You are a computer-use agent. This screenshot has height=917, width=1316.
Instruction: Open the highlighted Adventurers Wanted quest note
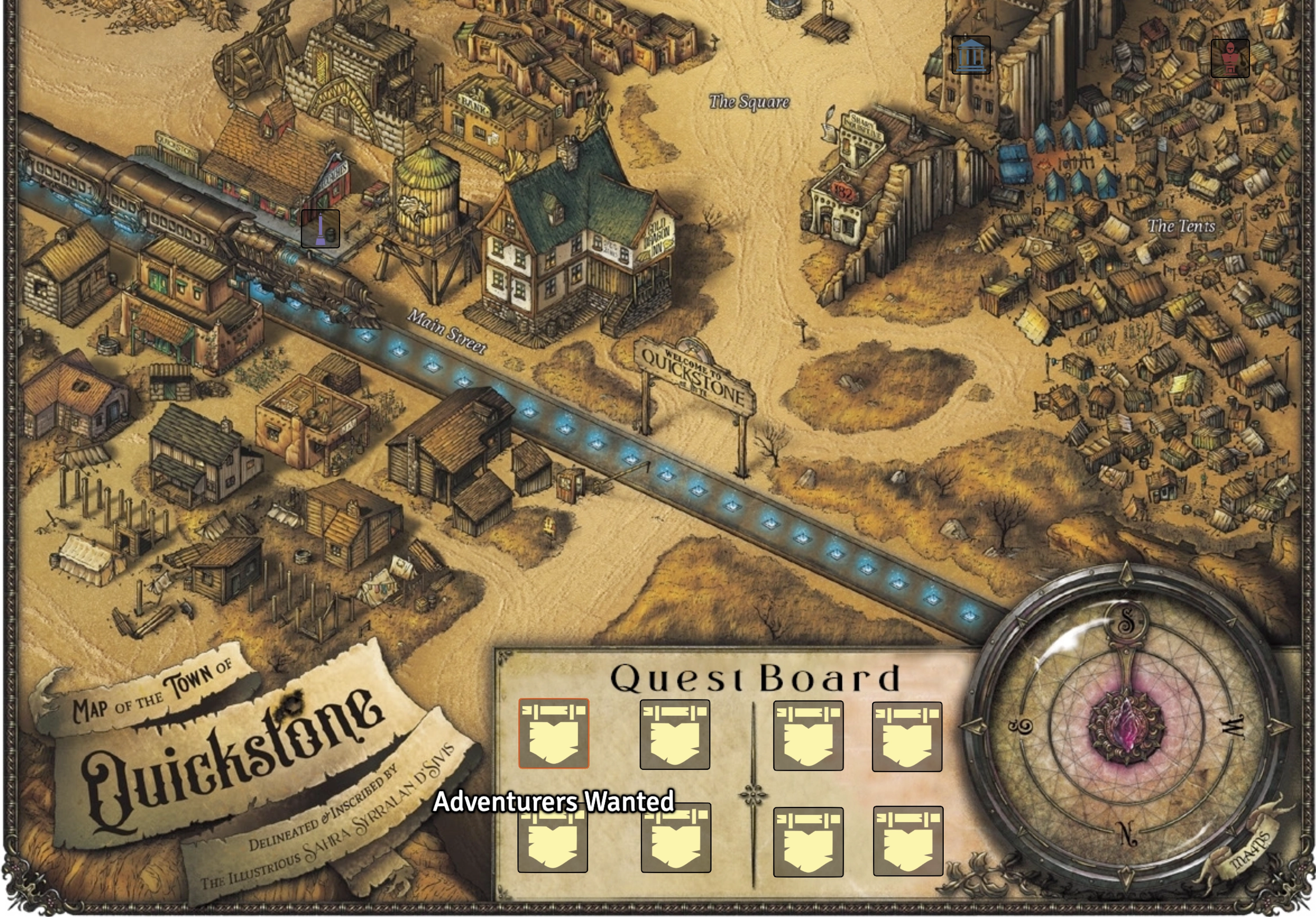pos(553,733)
